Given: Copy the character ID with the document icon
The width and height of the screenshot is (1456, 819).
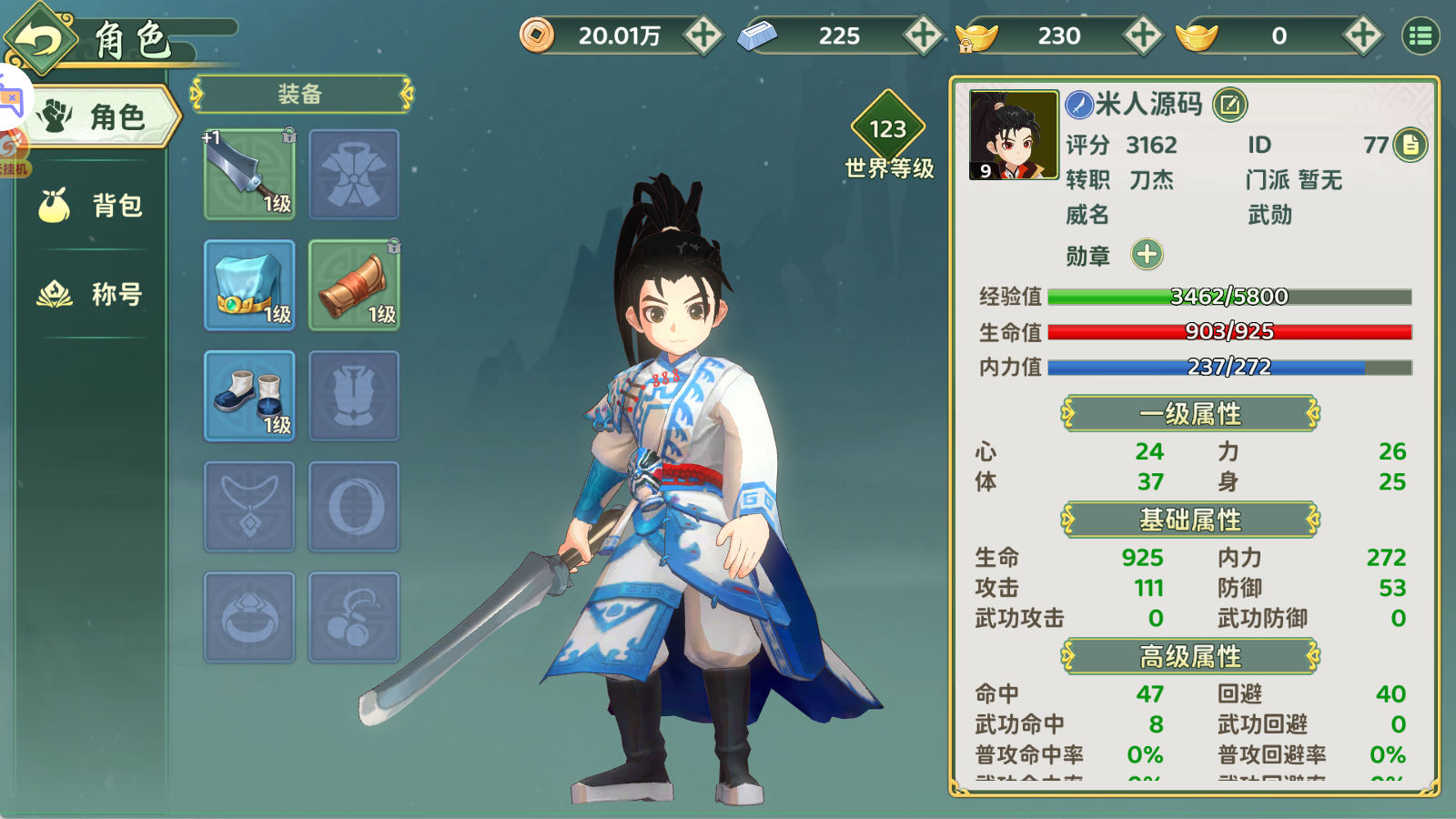Looking at the screenshot, I should pos(1410,145).
